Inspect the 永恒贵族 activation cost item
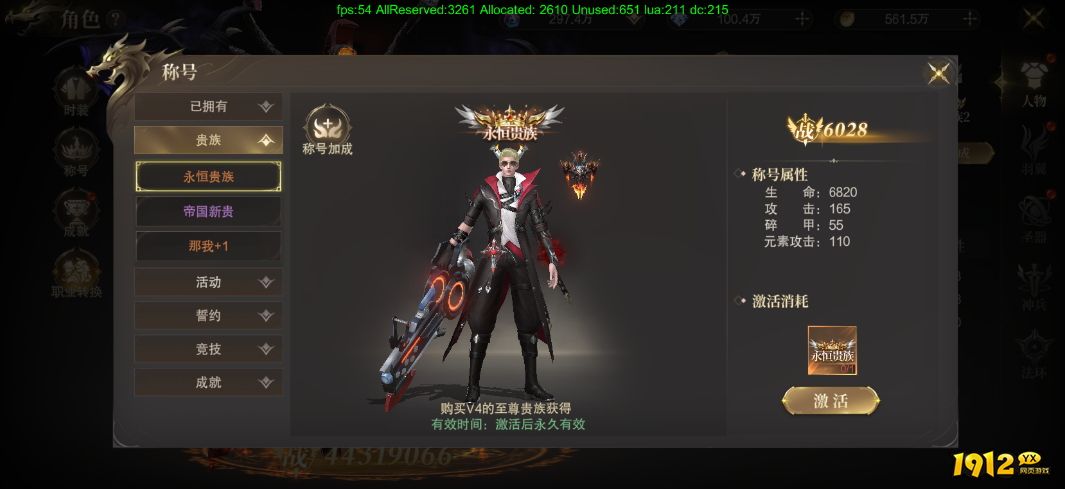The image size is (1065, 489). click(x=832, y=350)
